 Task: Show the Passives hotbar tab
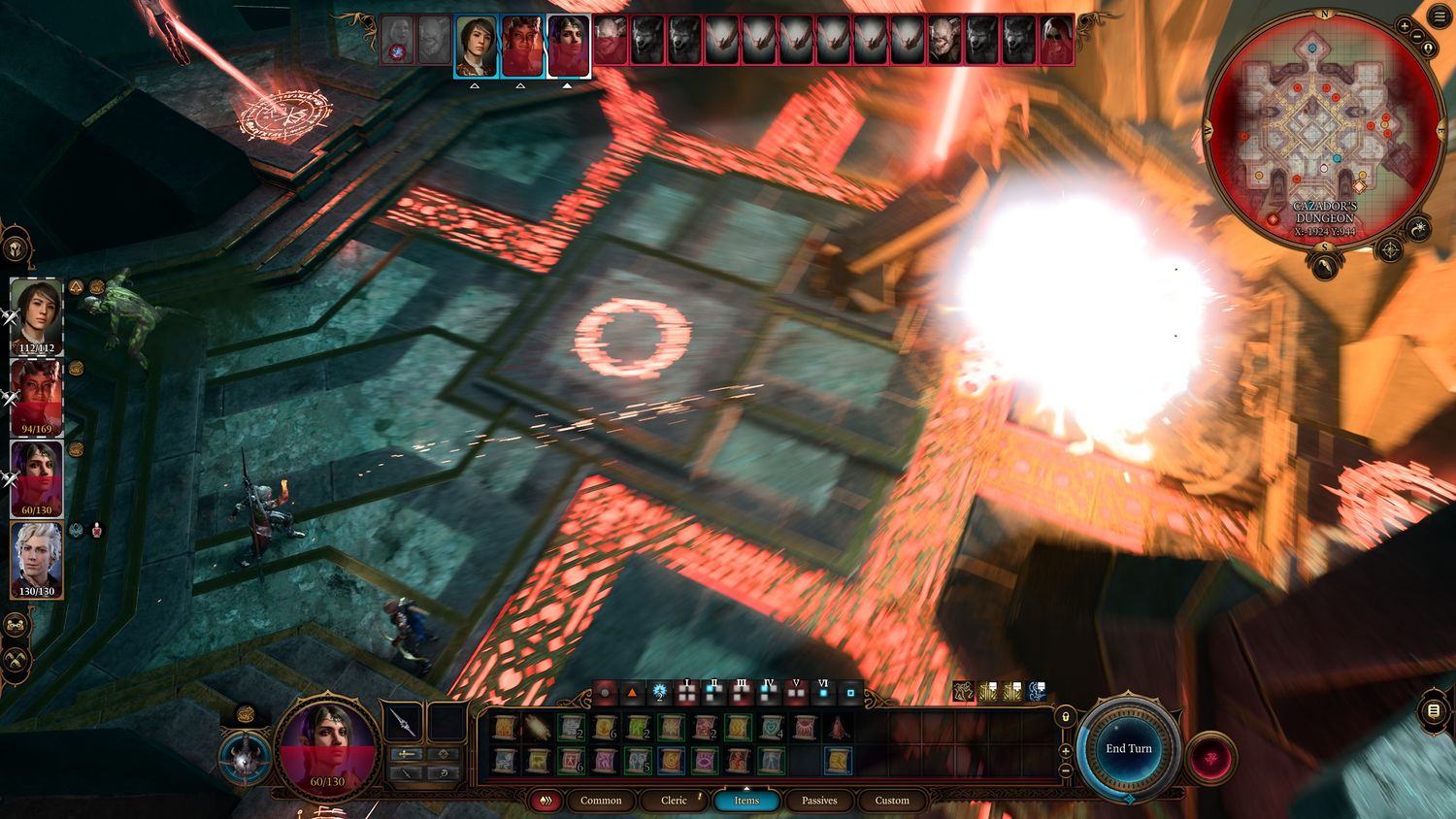tap(819, 801)
